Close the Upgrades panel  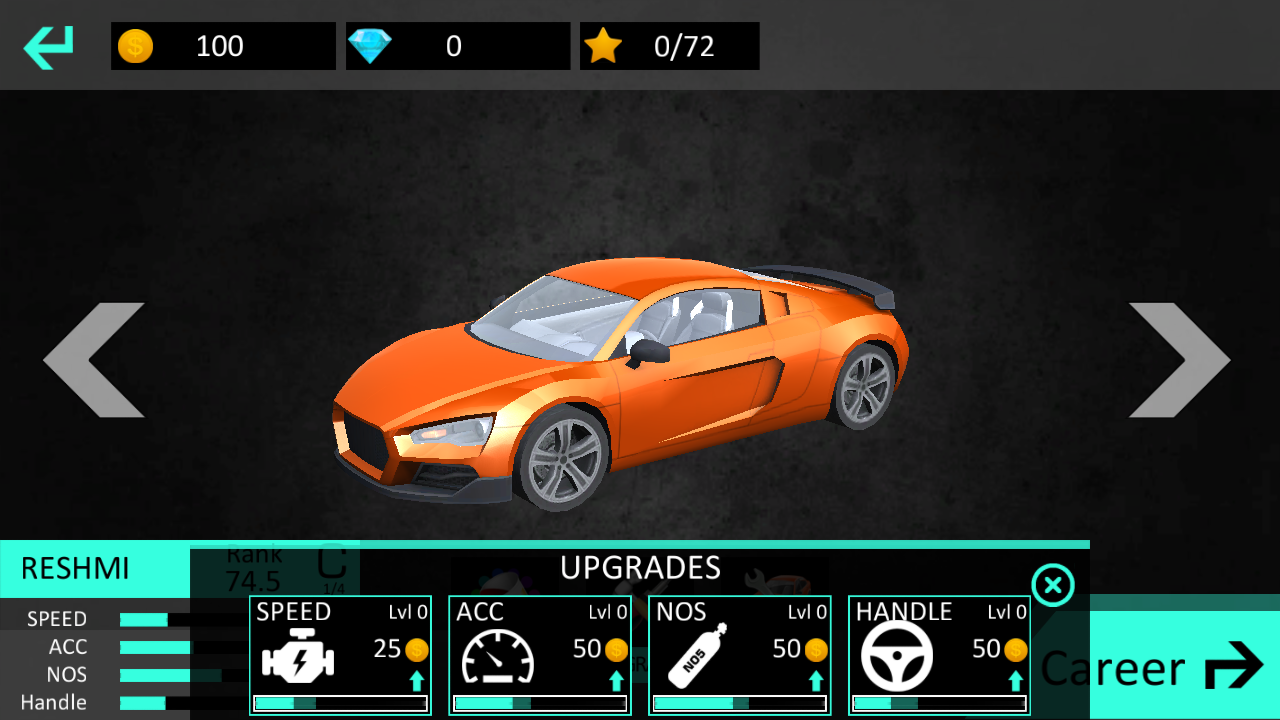coord(1053,585)
